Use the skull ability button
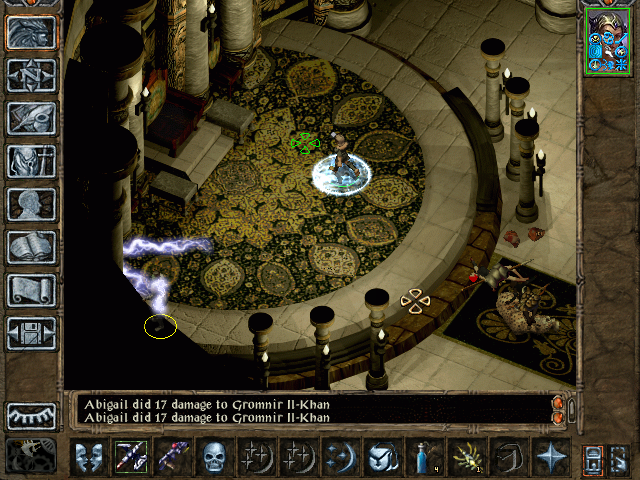Image resolution: width=640 pixels, height=480 pixels. click(214, 457)
